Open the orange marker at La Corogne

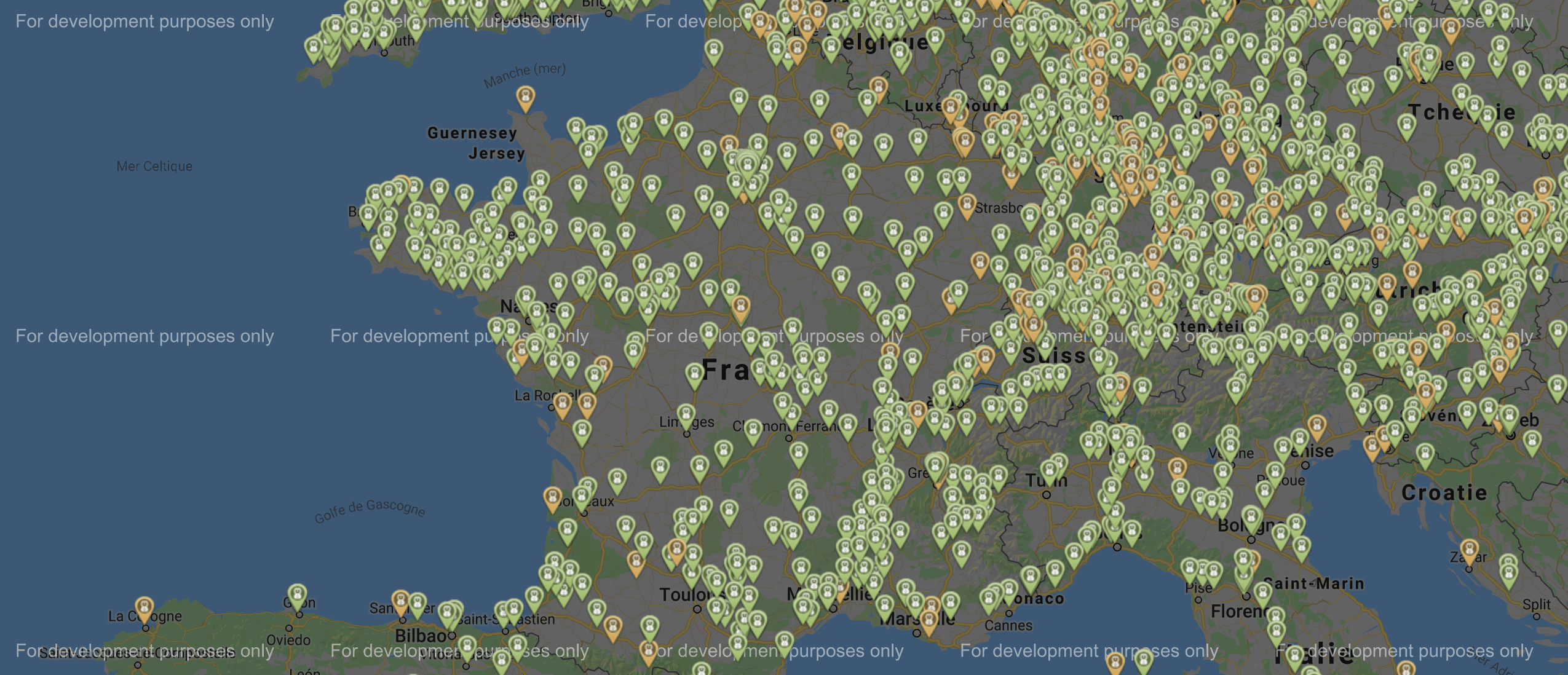tap(145, 607)
